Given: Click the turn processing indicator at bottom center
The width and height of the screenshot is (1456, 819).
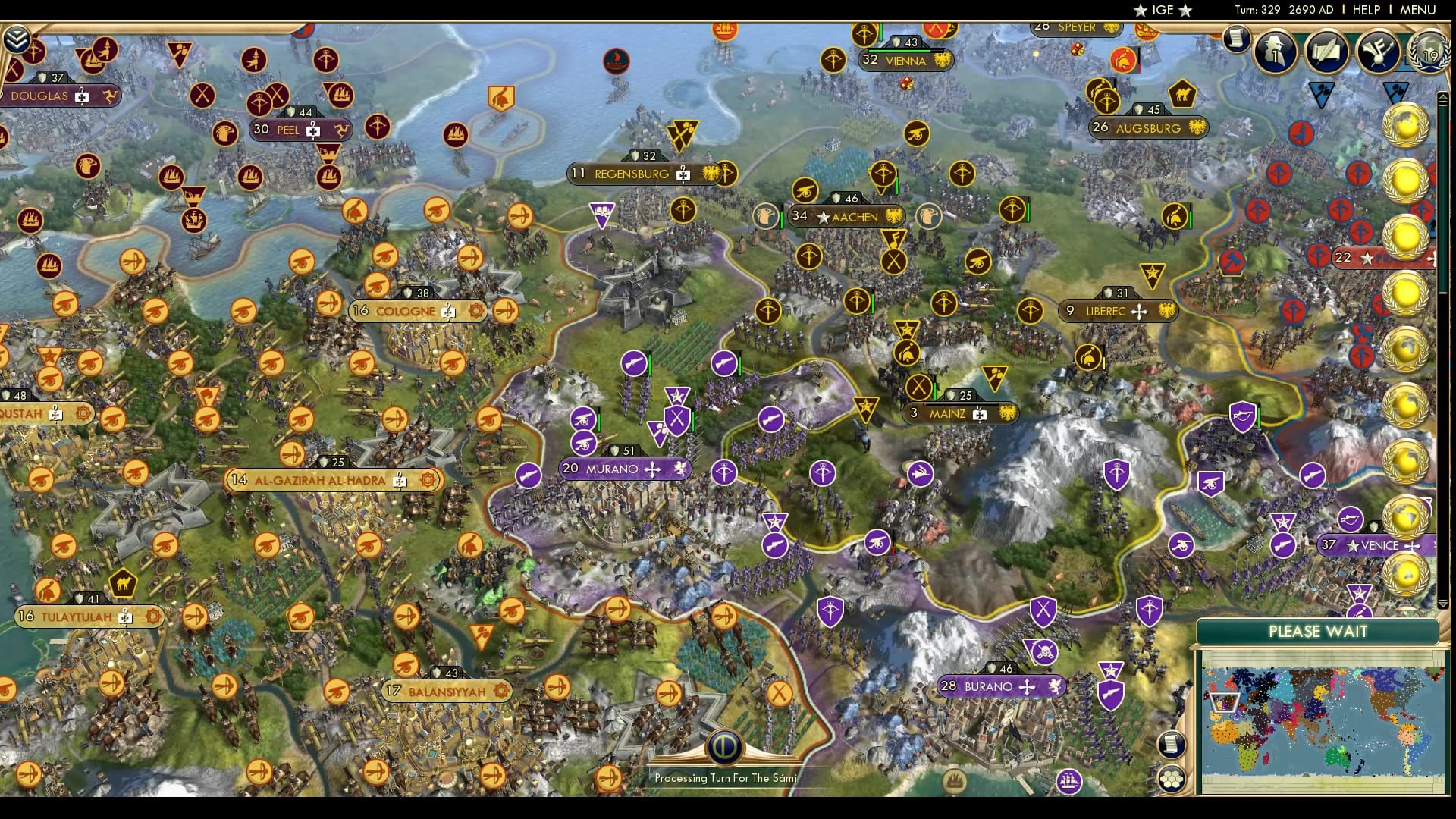Looking at the screenshot, I should (724, 747).
